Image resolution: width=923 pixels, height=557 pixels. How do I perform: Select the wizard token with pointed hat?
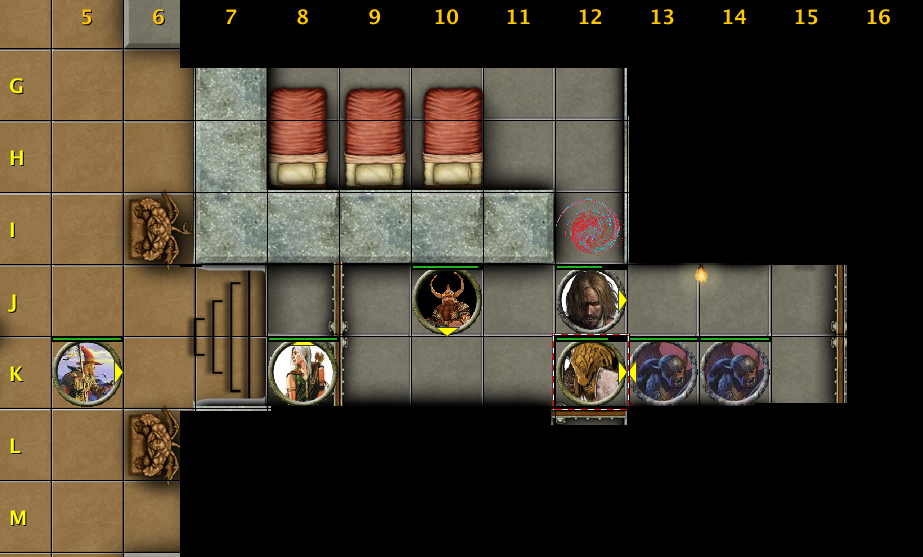pos(87,373)
